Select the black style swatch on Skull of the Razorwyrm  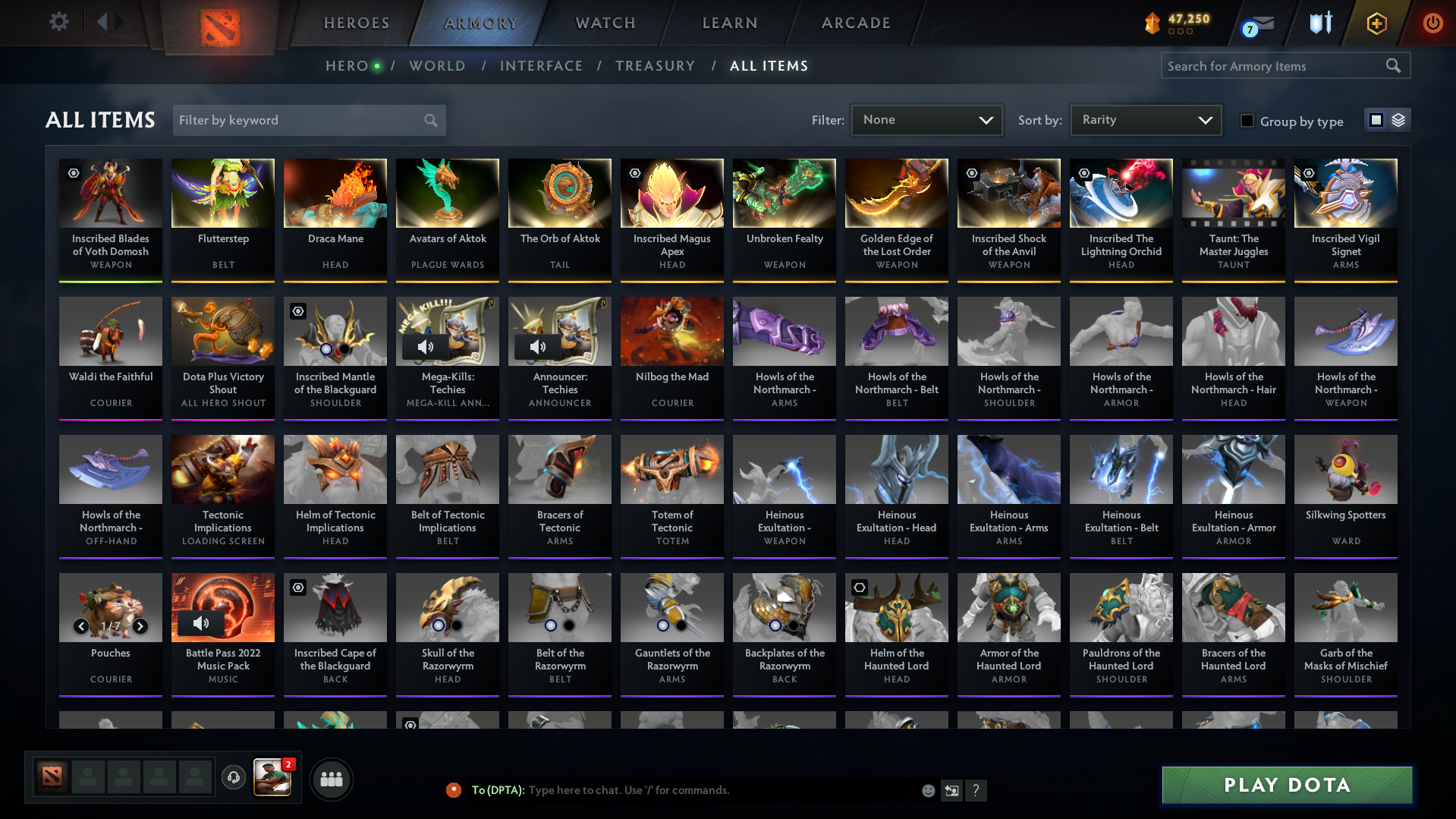[456, 625]
